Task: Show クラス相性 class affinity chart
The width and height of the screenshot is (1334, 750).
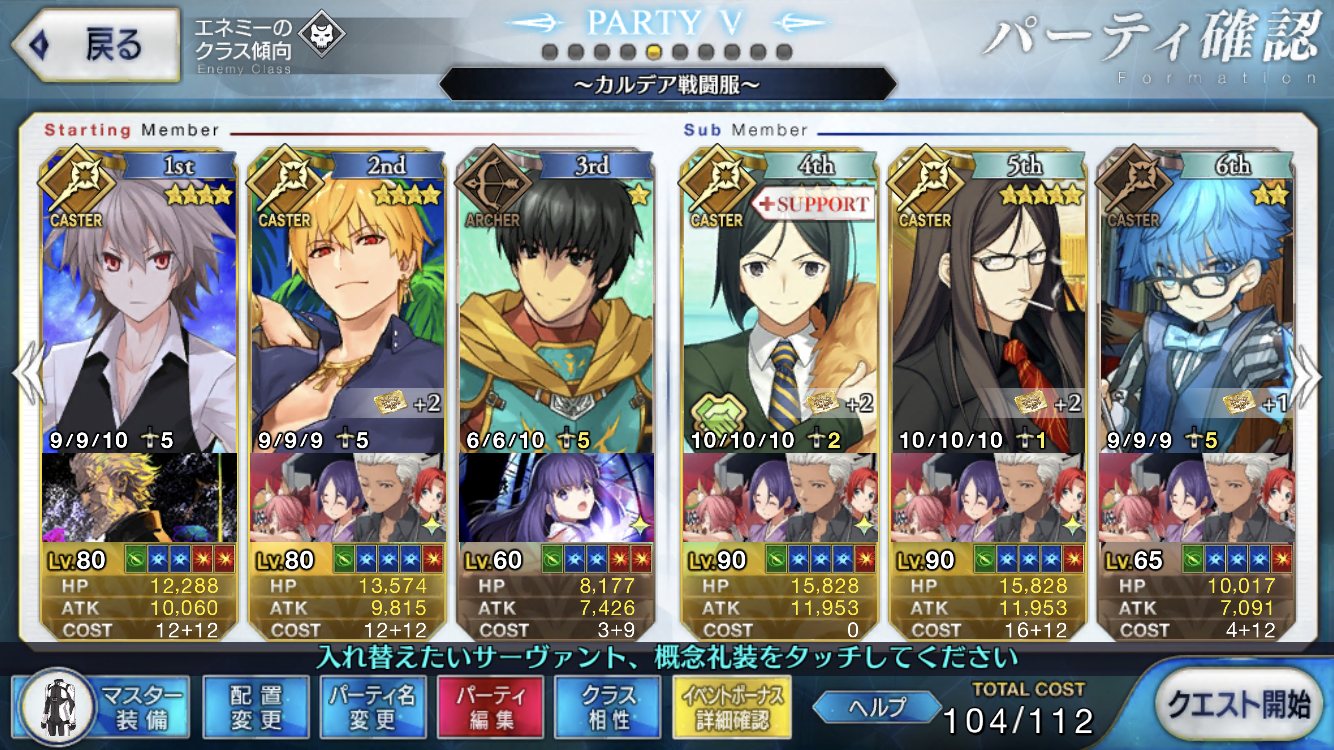Action: click(608, 706)
